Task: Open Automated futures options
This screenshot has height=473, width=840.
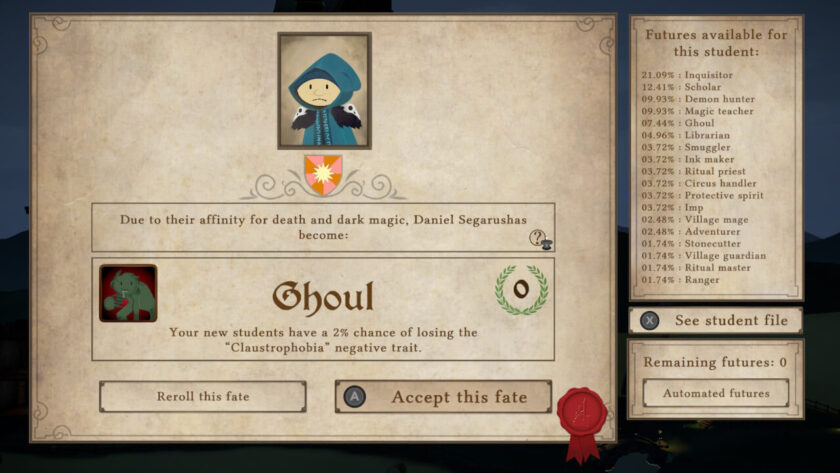Action: [715, 393]
